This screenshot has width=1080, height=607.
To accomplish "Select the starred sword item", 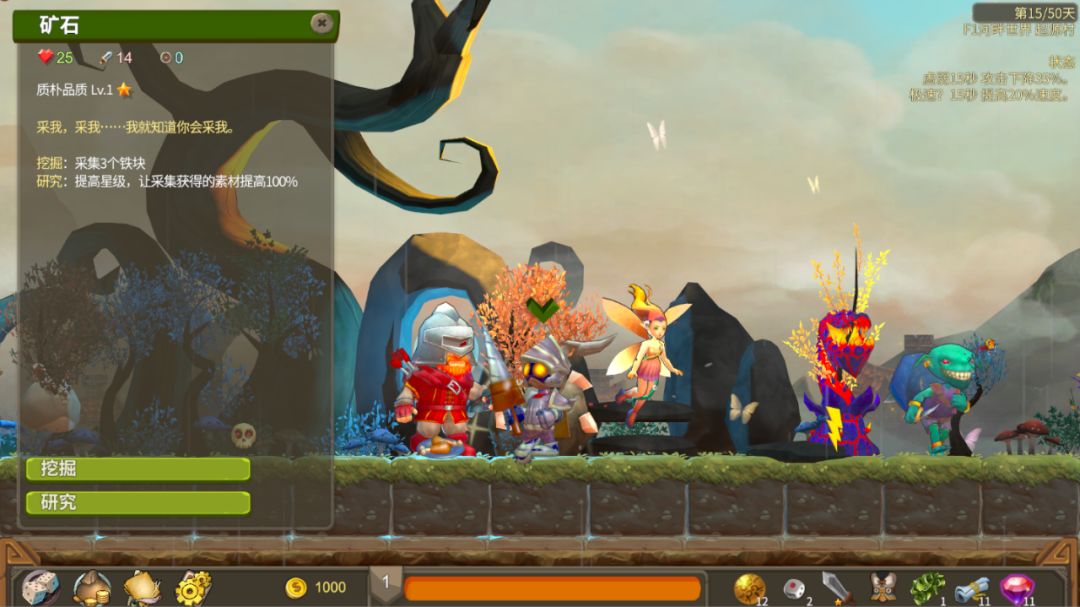I will (835, 587).
